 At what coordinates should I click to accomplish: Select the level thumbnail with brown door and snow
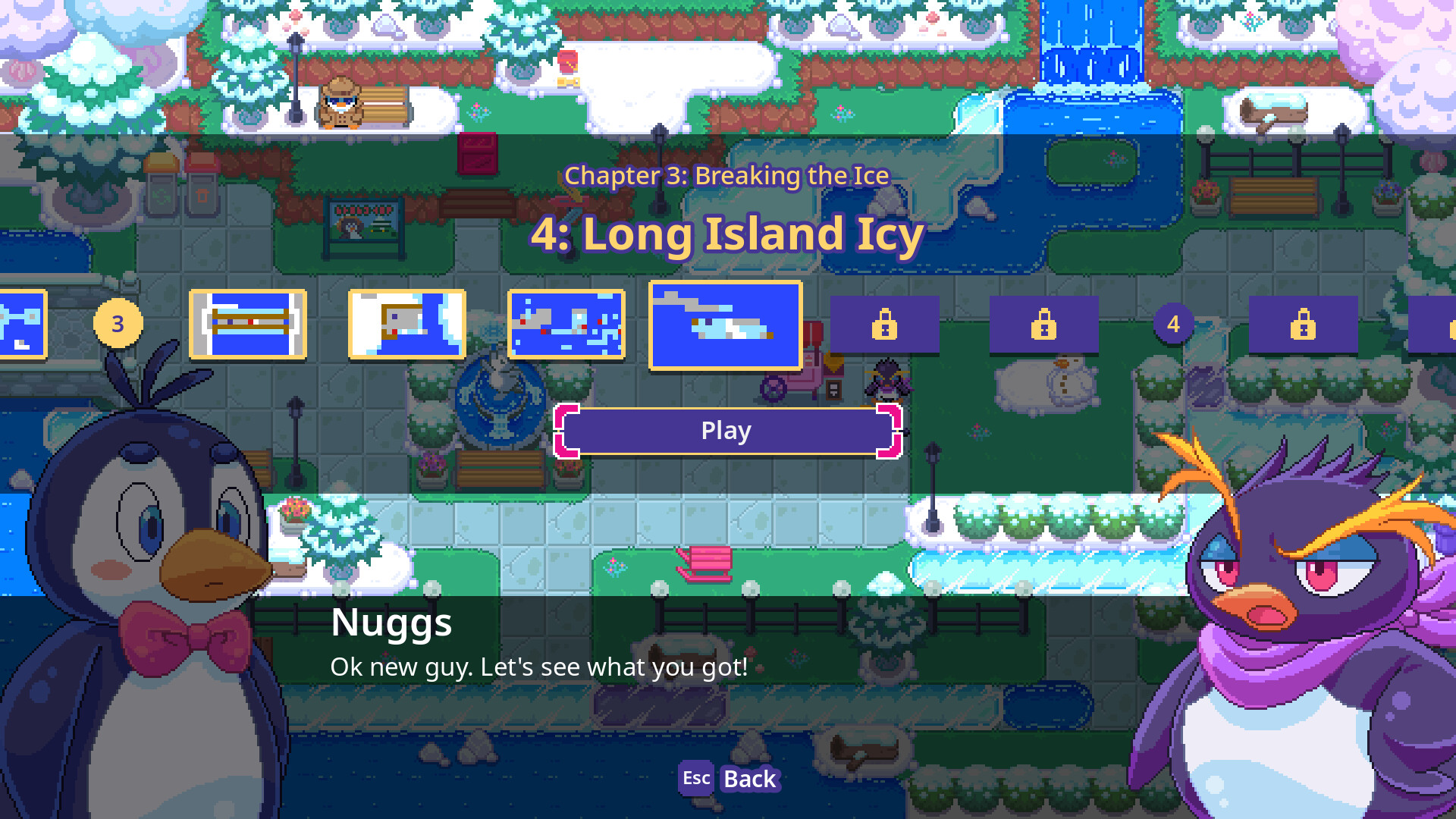pos(407,325)
